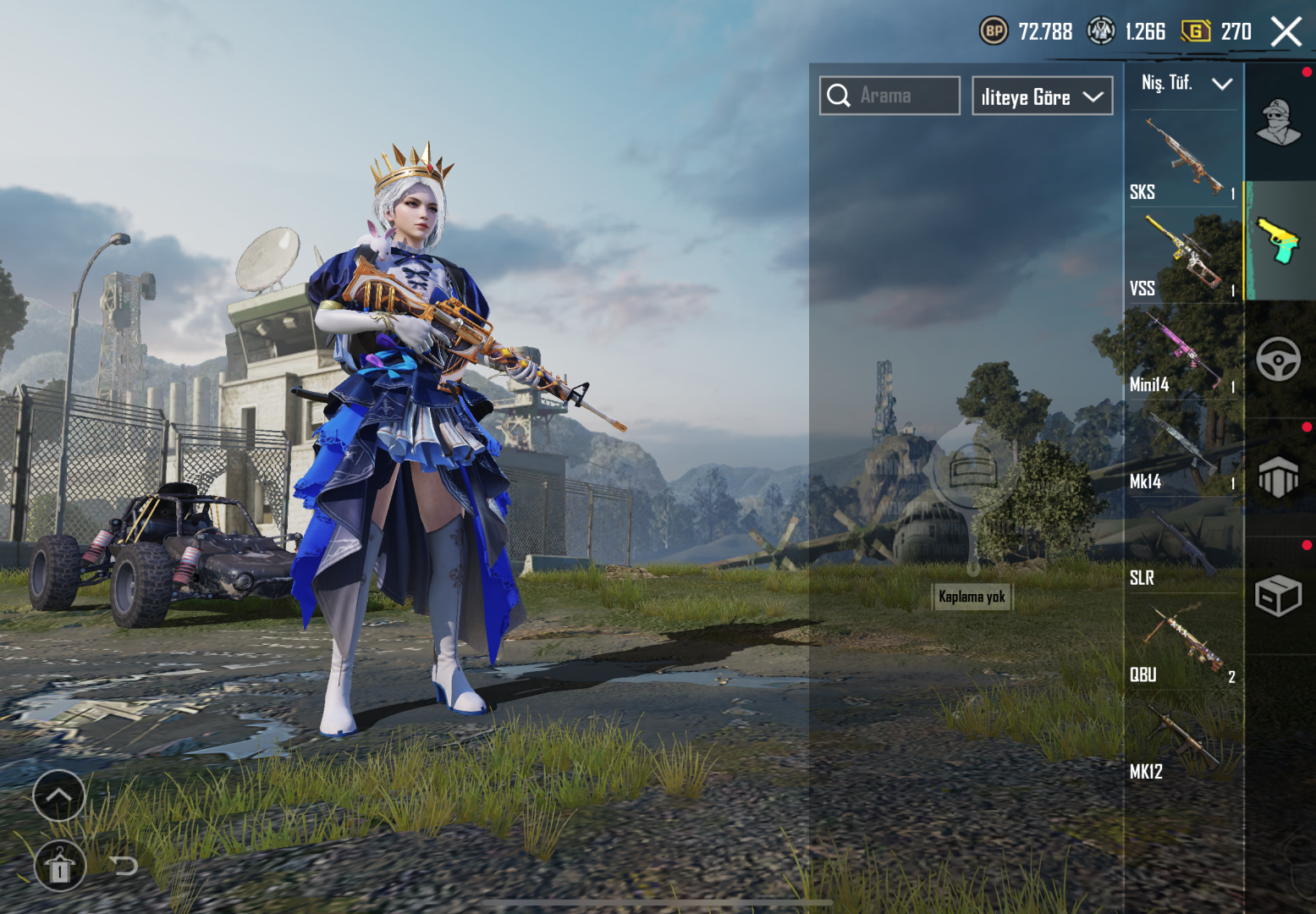Select the MK12 weapon entry
Screen dimensions: 1316x914
[x=1183, y=738]
